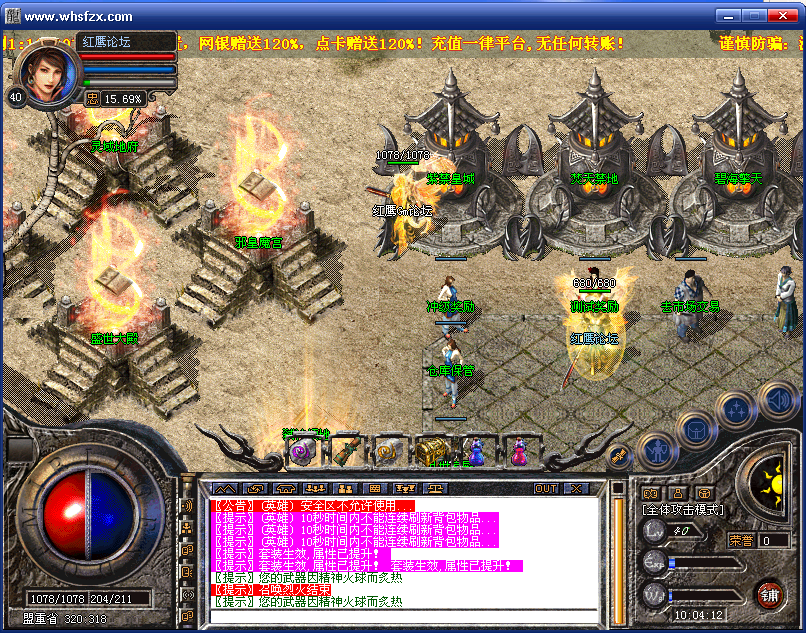Click the chat text input line
Screen dimensions: 806x633
(400, 616)
